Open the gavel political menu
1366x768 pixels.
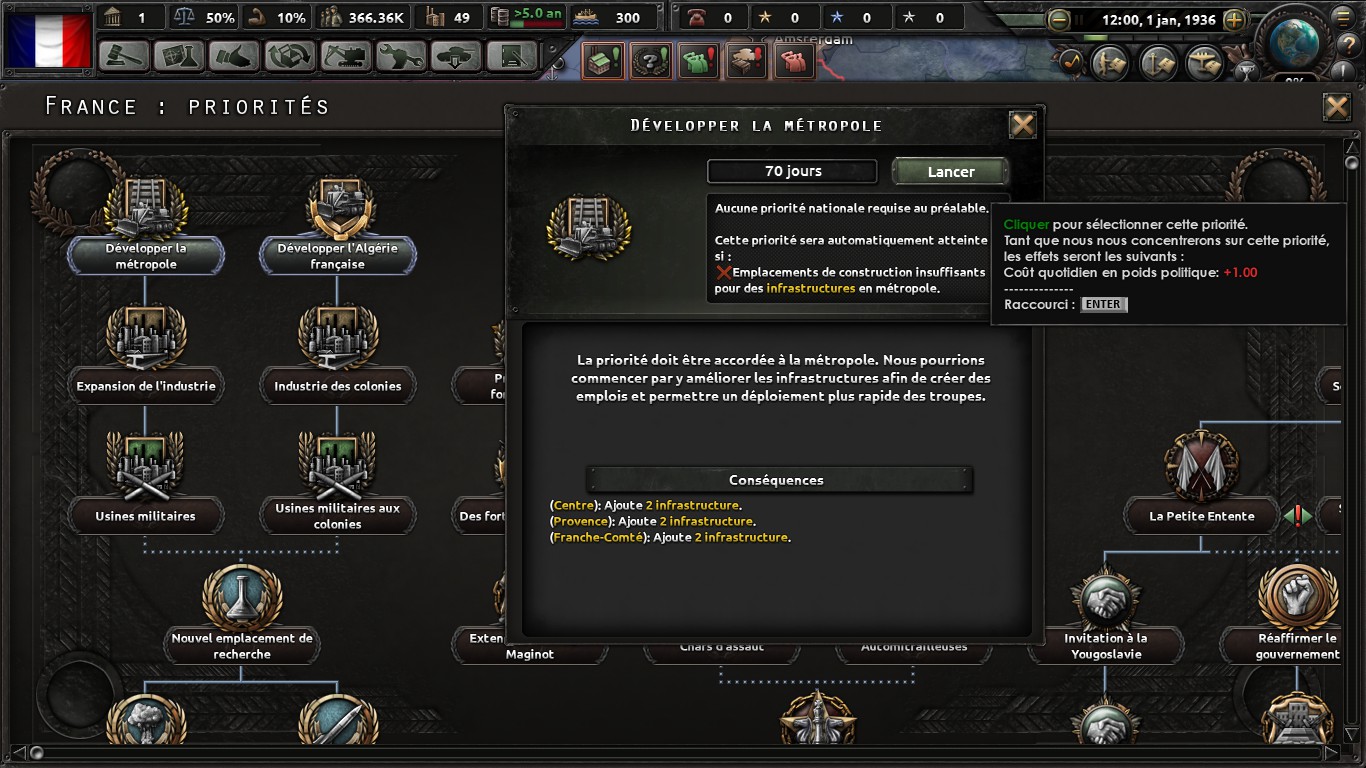[126, 56]
